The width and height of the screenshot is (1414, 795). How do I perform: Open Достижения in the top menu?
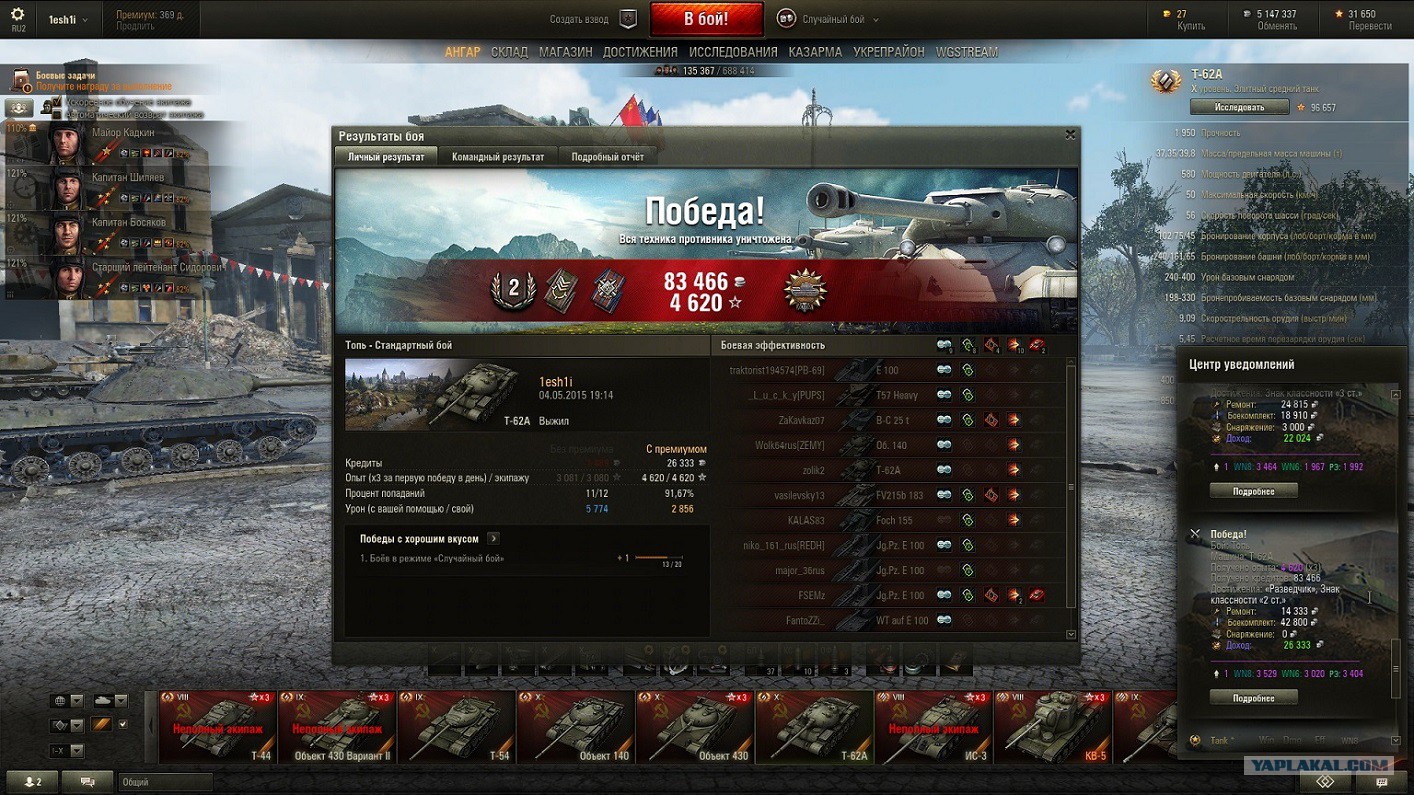point(640,52)
